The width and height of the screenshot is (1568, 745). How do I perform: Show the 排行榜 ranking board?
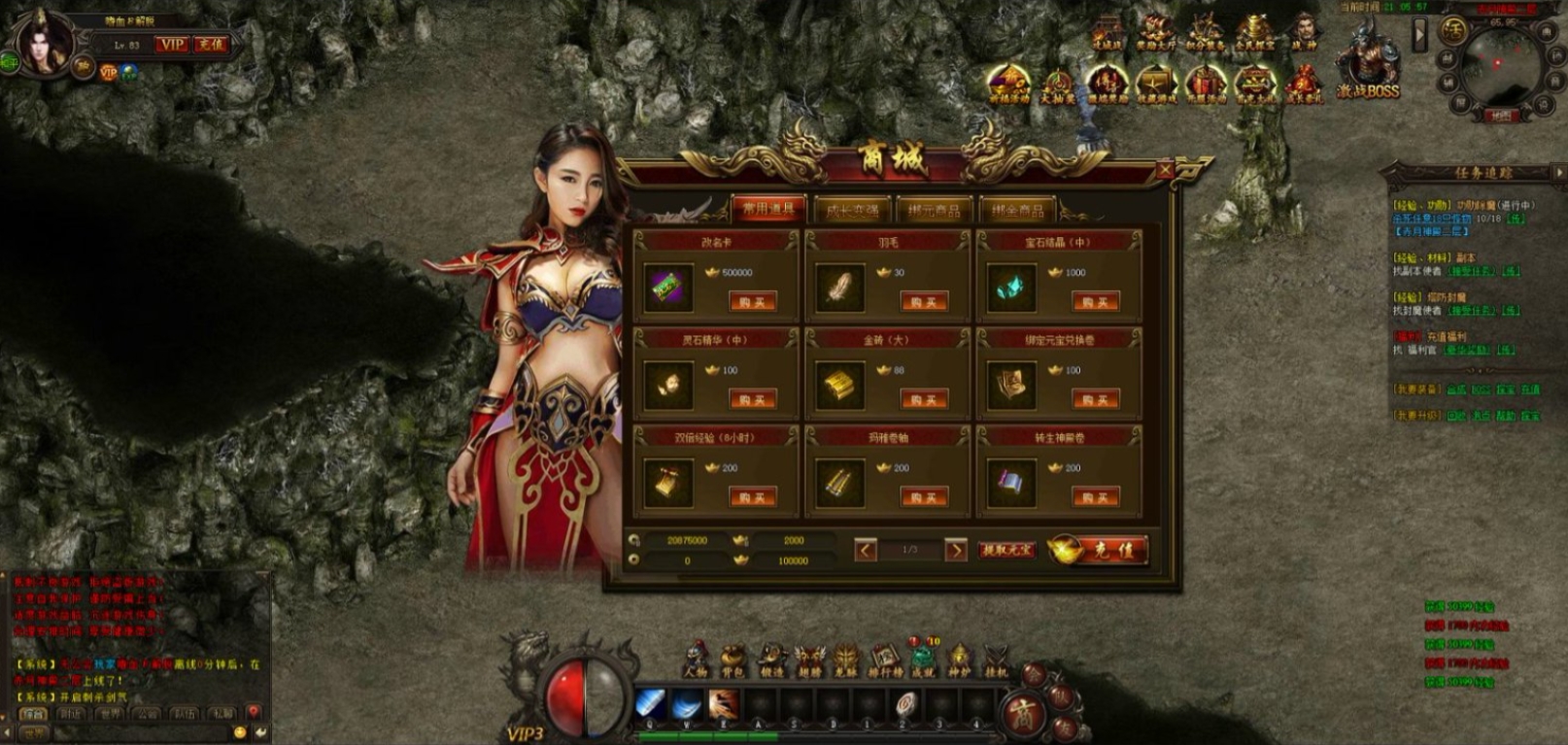pos(884,660)
